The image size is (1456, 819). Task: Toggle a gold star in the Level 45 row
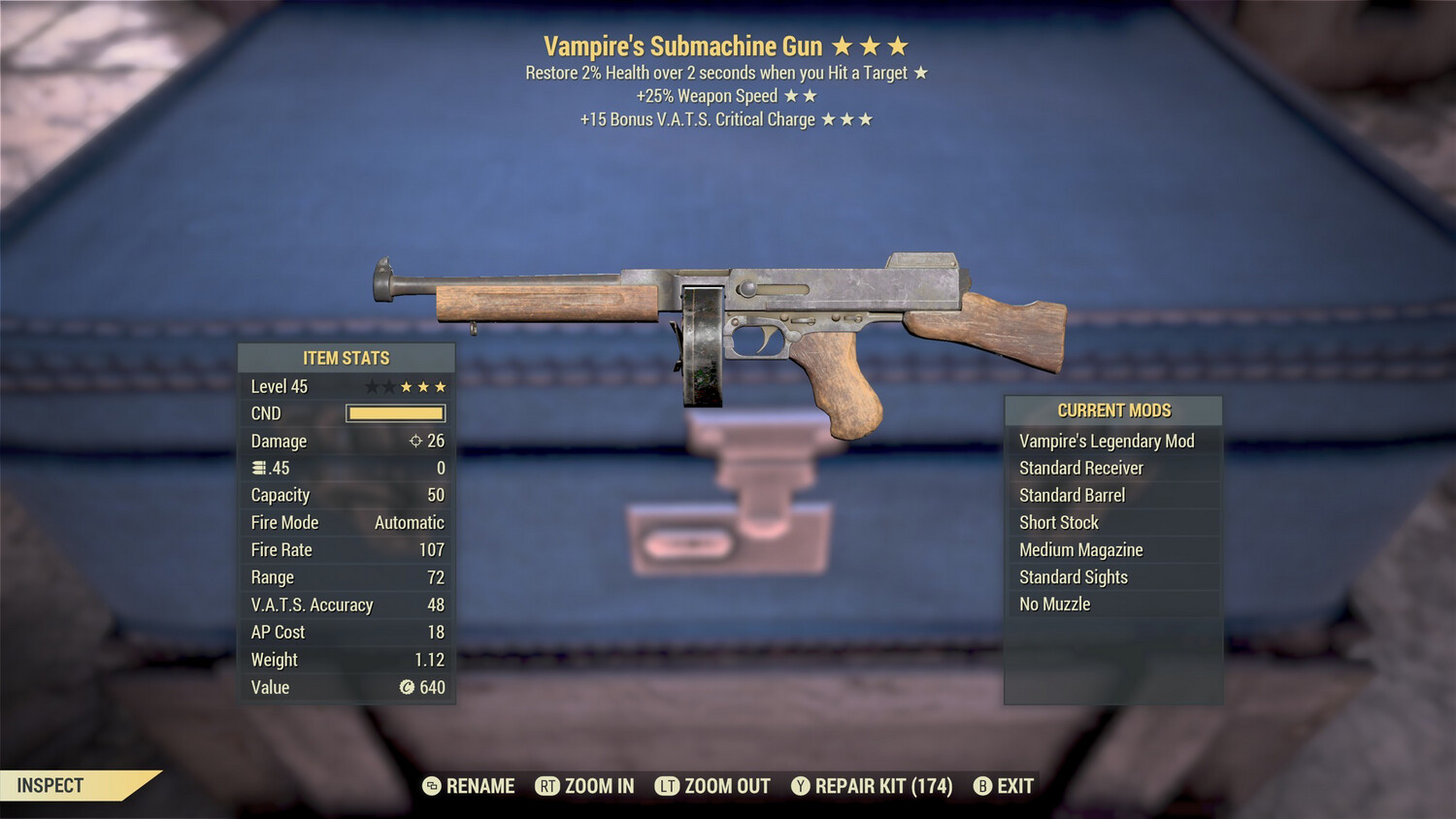409,385
